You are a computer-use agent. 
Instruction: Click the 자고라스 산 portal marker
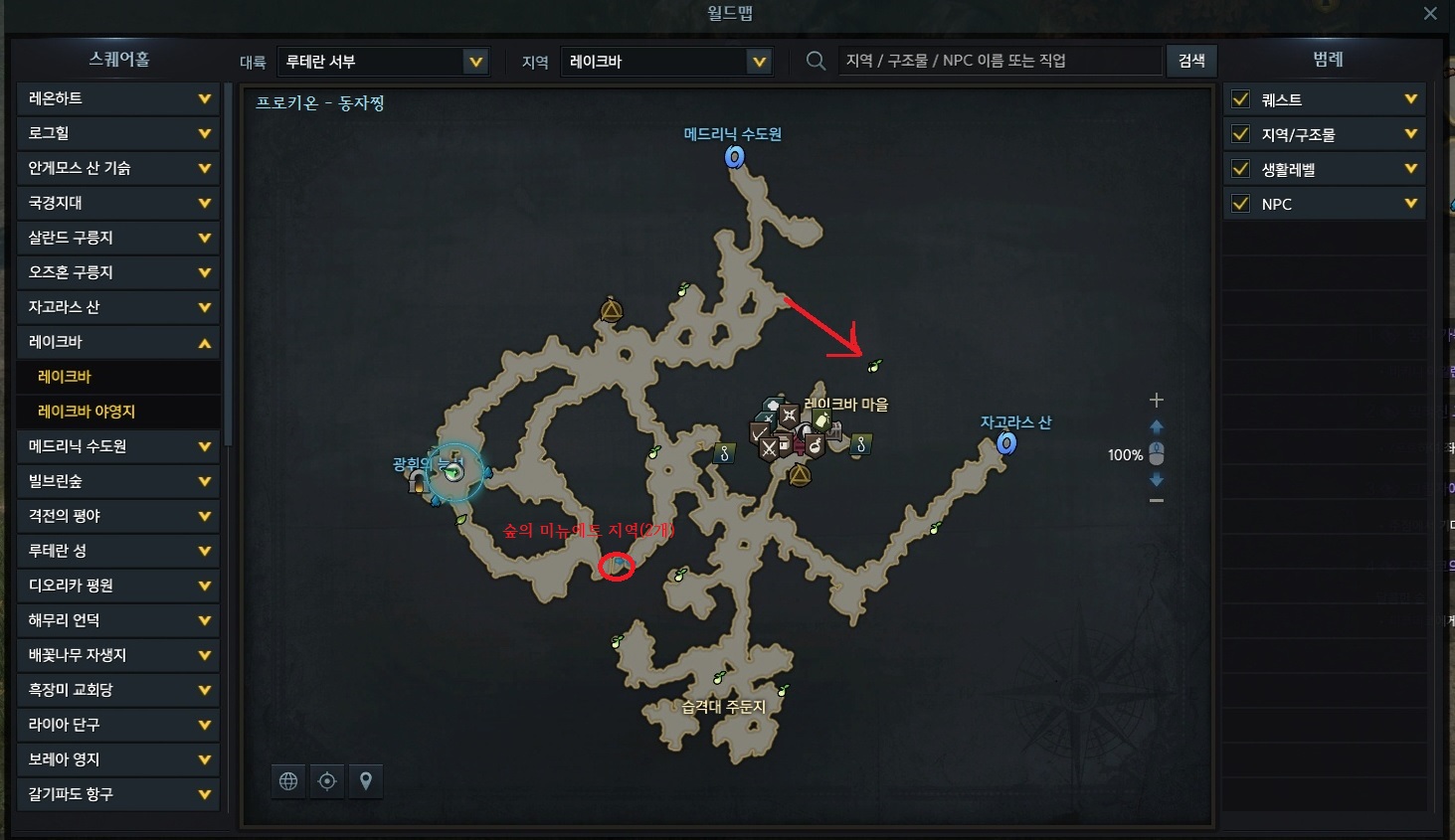(x=1006, y=443)
